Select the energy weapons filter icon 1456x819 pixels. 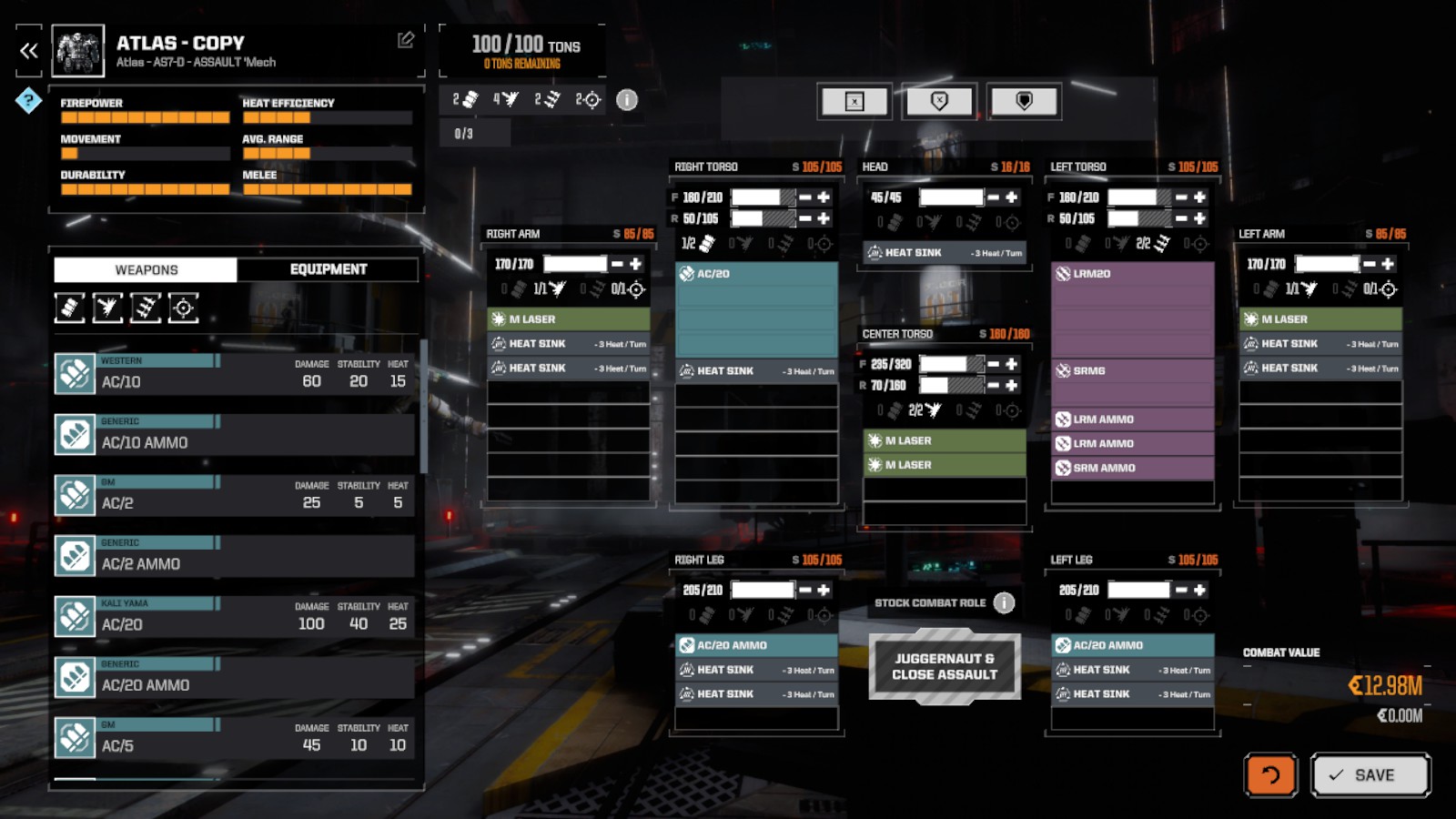point(108,308)
